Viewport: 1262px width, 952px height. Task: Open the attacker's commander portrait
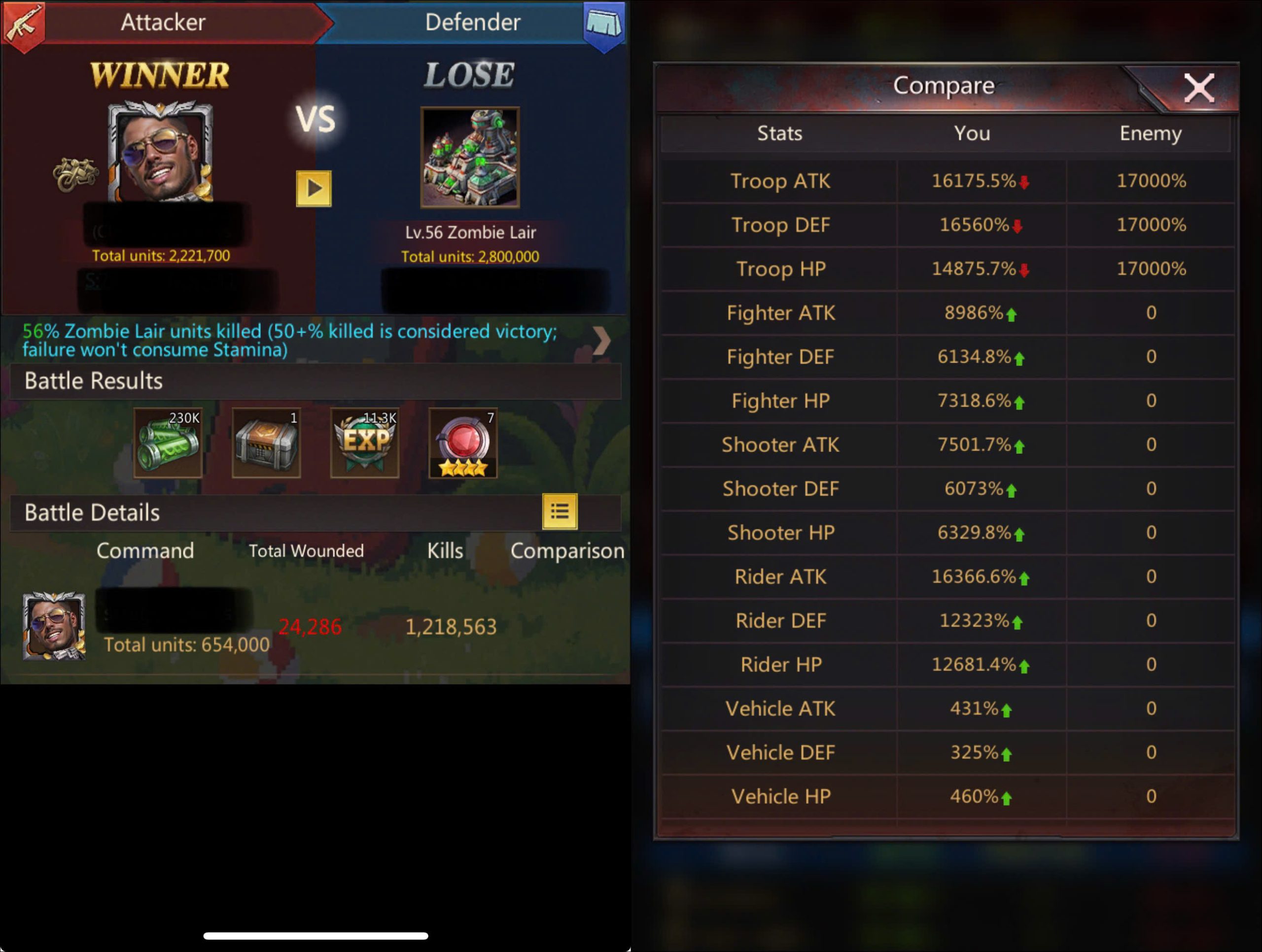[161, 152]
